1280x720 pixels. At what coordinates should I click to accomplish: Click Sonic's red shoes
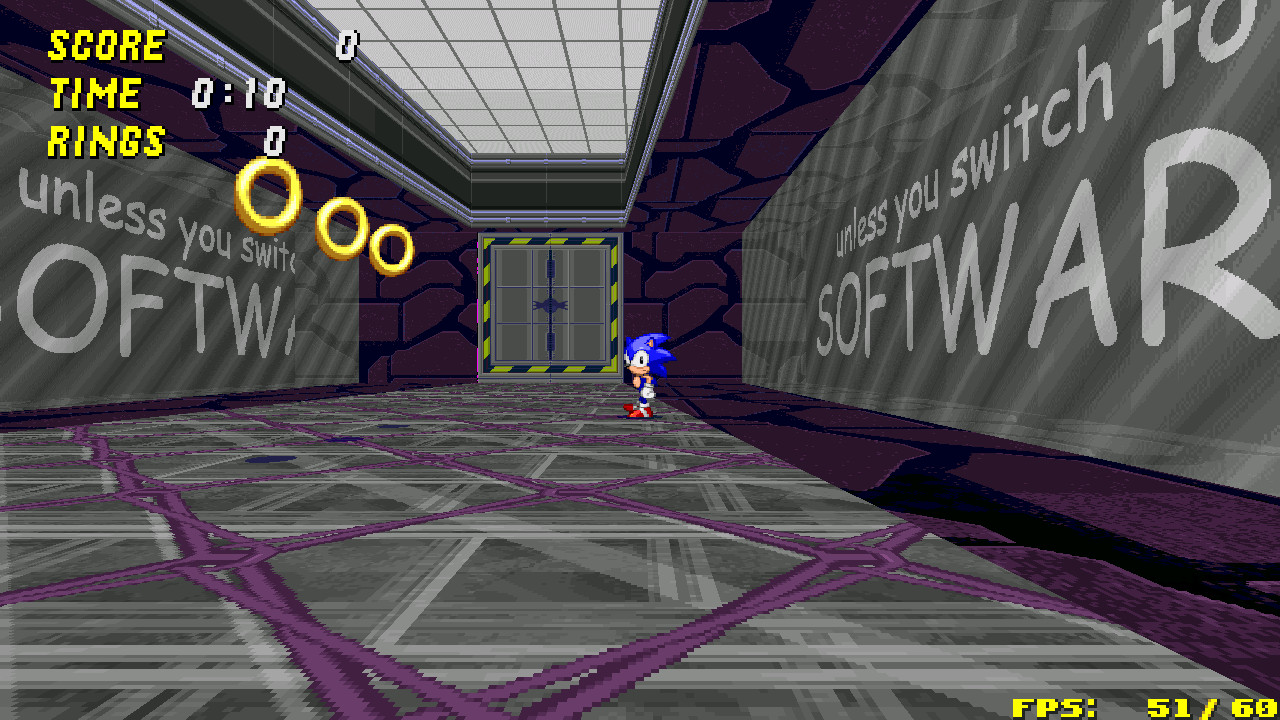638,412
